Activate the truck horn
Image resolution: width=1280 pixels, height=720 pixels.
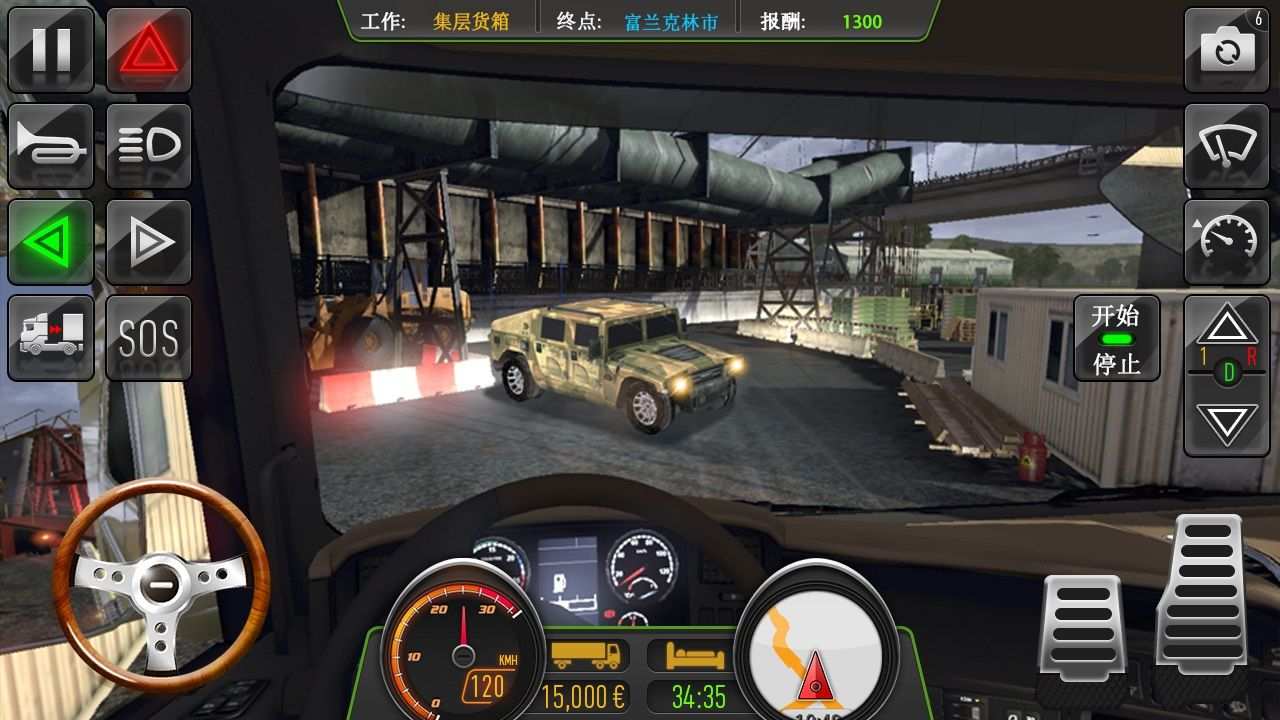coord(51,145)
